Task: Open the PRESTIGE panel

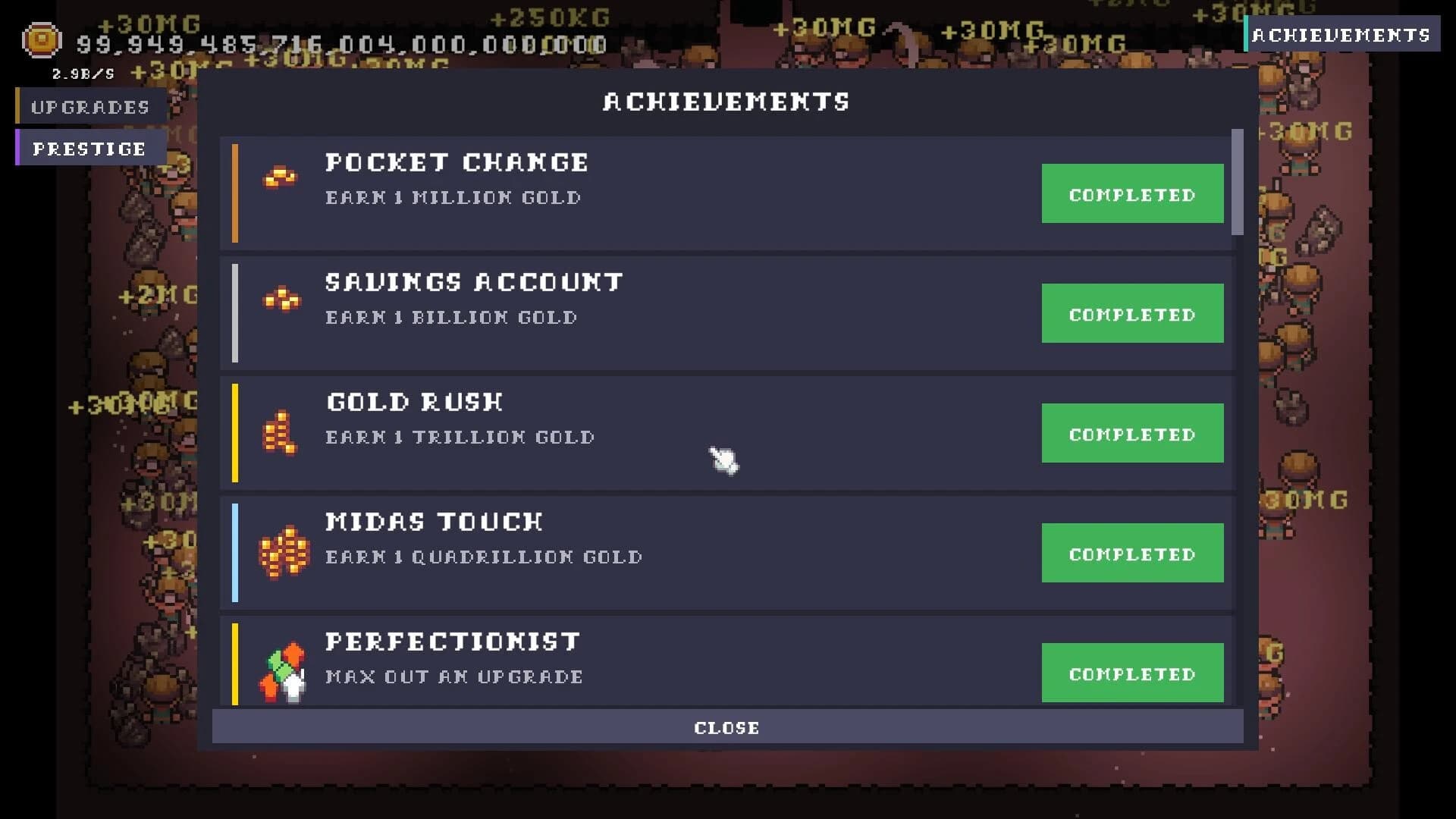Action: click(89, 149)
